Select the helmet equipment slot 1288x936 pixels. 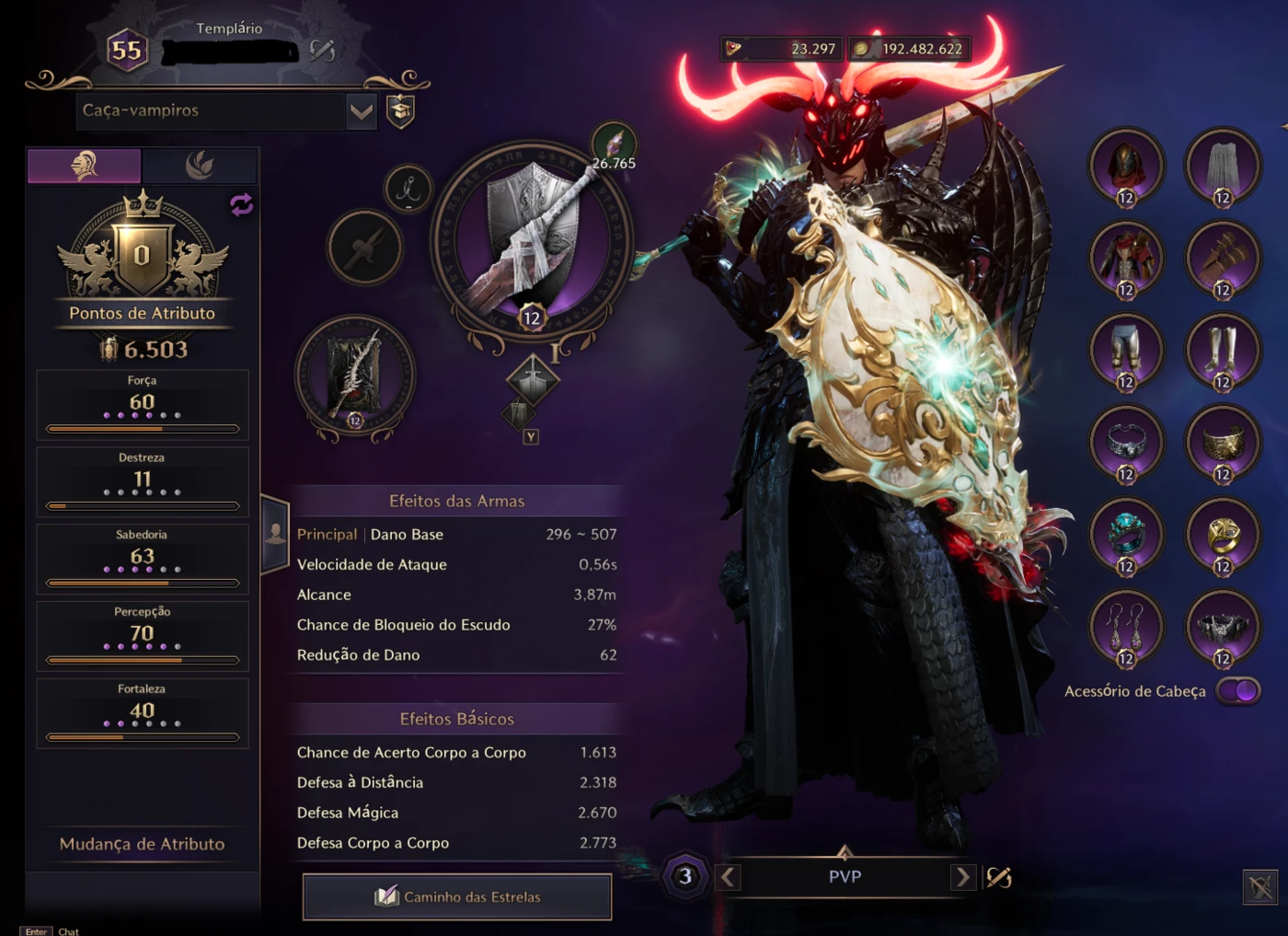(1126, 168)
